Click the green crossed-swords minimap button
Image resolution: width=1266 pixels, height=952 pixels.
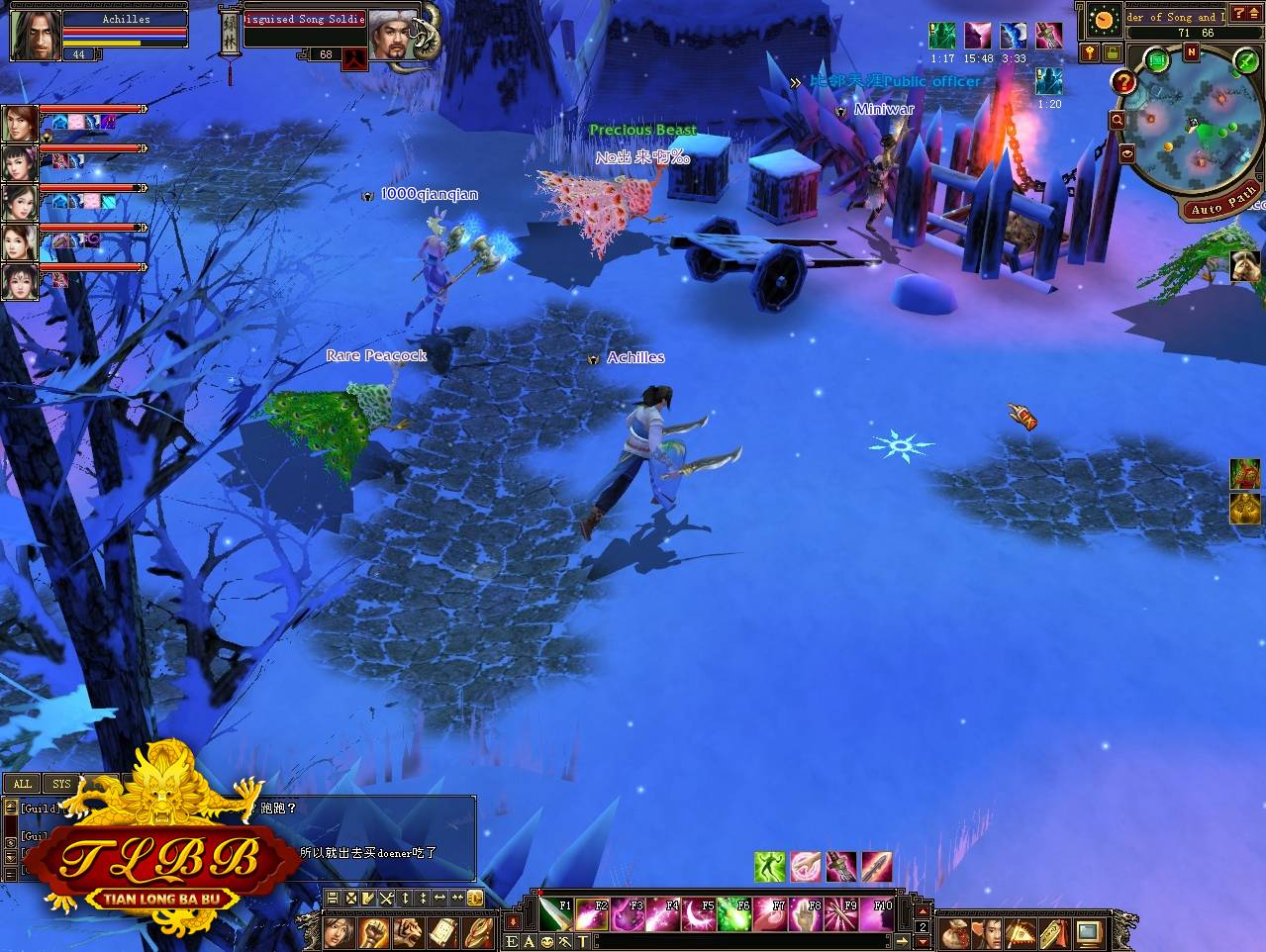1244,62
